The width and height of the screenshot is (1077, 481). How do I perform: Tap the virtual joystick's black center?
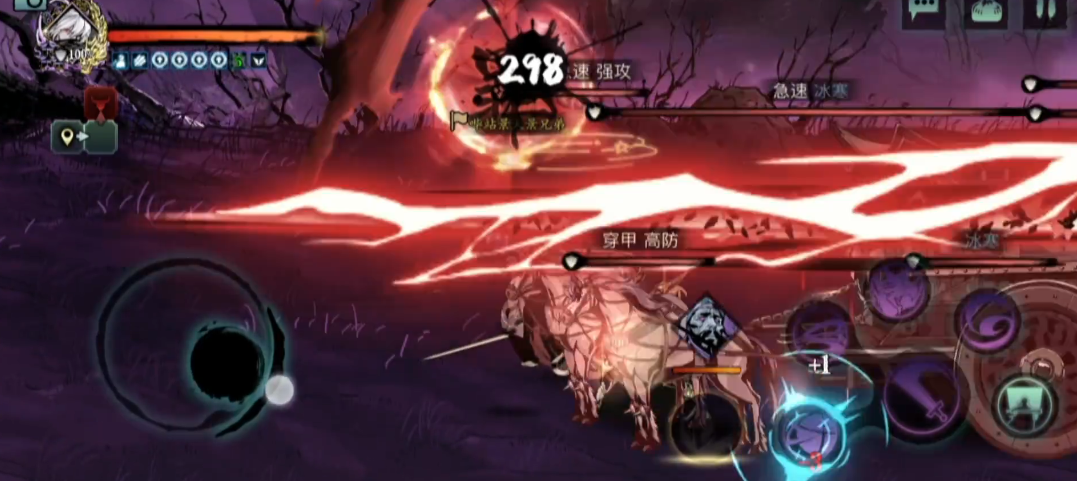tap(227, 364)
